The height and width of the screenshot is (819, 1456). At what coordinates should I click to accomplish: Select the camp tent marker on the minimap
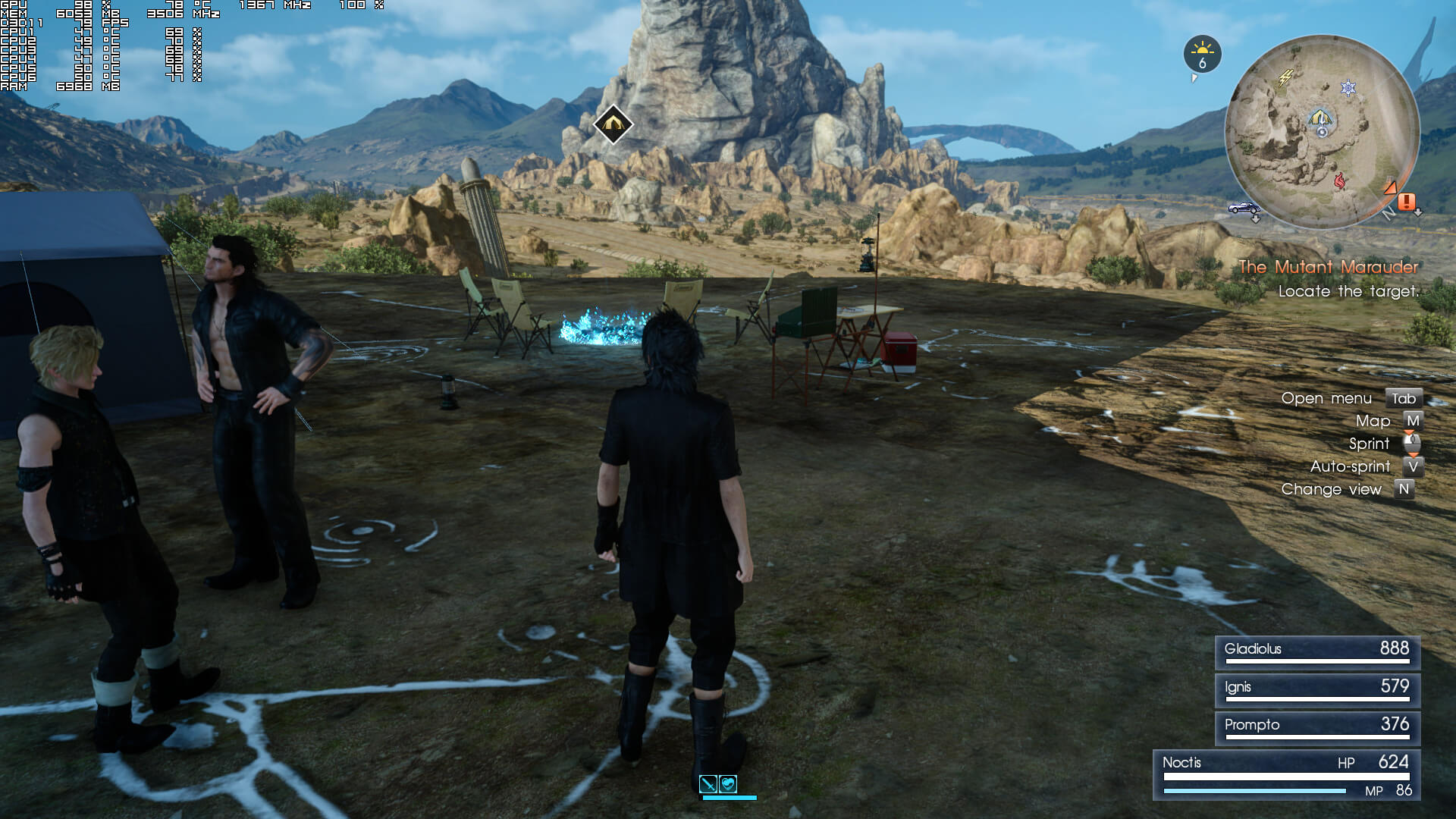[x=1320, y=118]
